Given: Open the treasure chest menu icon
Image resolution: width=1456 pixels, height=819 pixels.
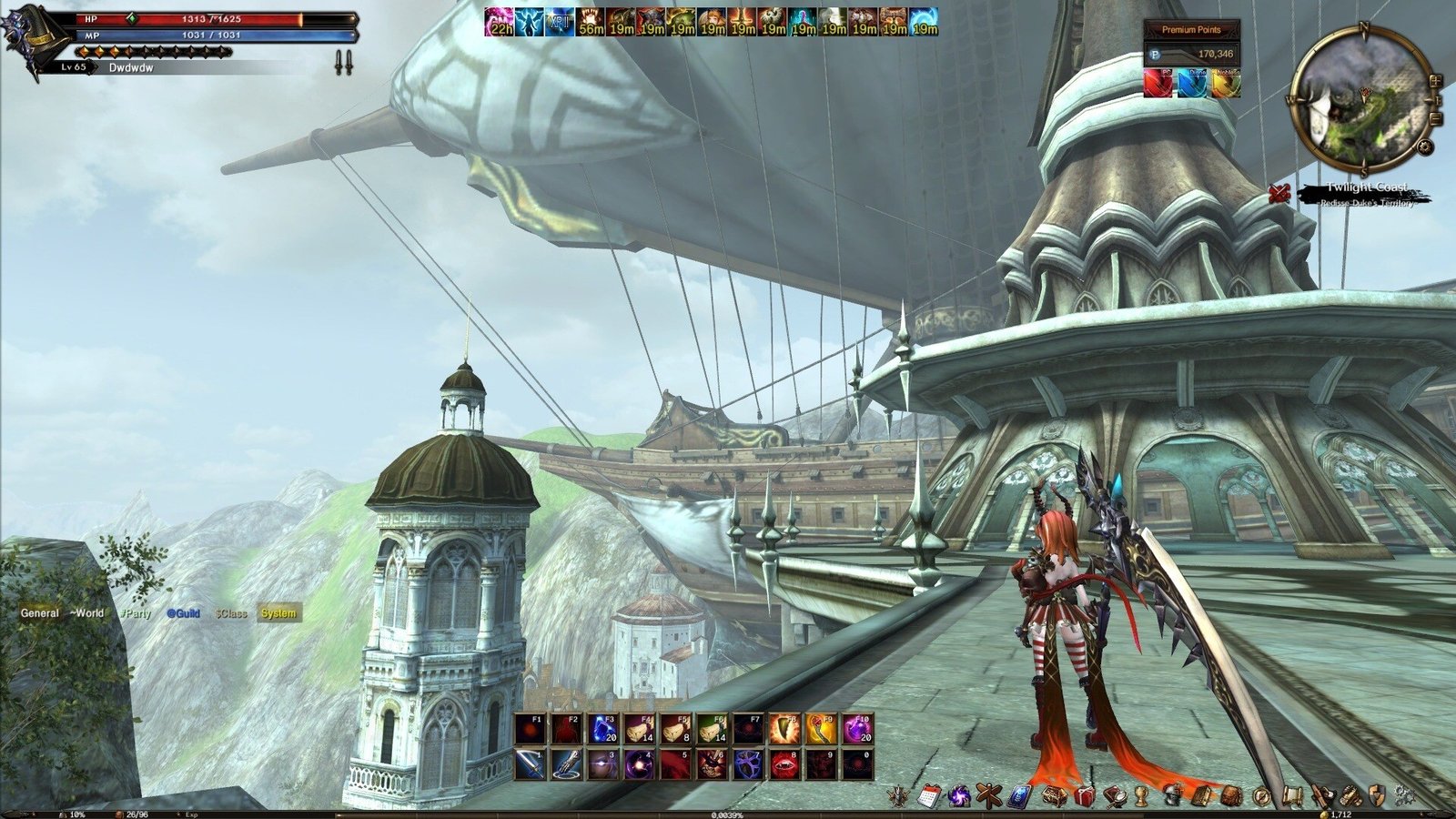Looking at the screenshot, I should click(1055, 796).
